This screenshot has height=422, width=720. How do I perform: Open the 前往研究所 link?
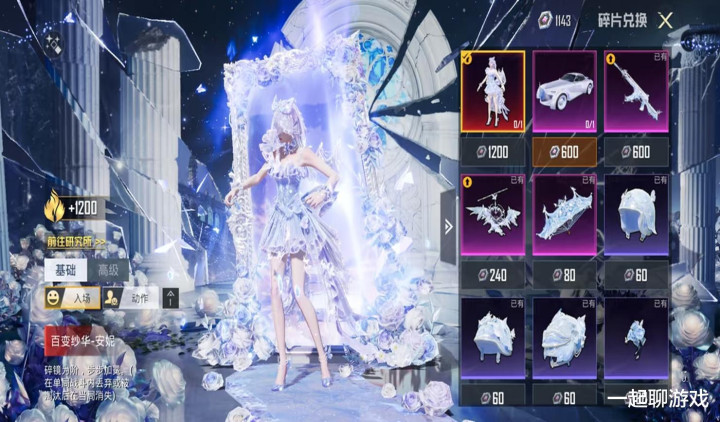(x=76, y=241)
